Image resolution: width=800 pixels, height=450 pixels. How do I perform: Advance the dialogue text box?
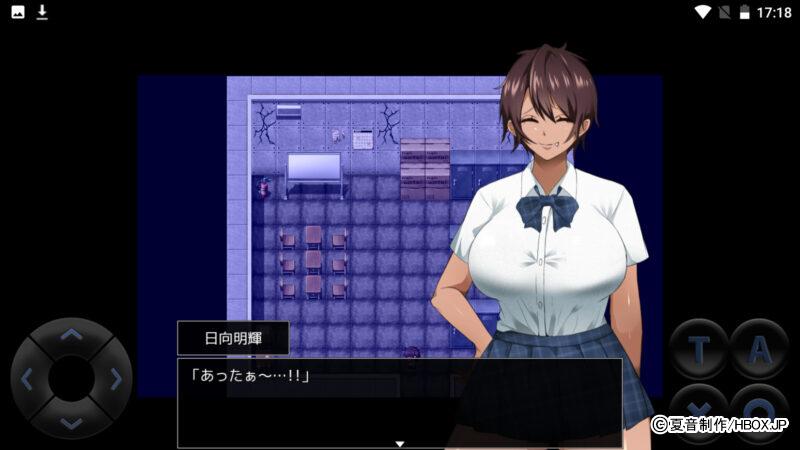[399, 402]
